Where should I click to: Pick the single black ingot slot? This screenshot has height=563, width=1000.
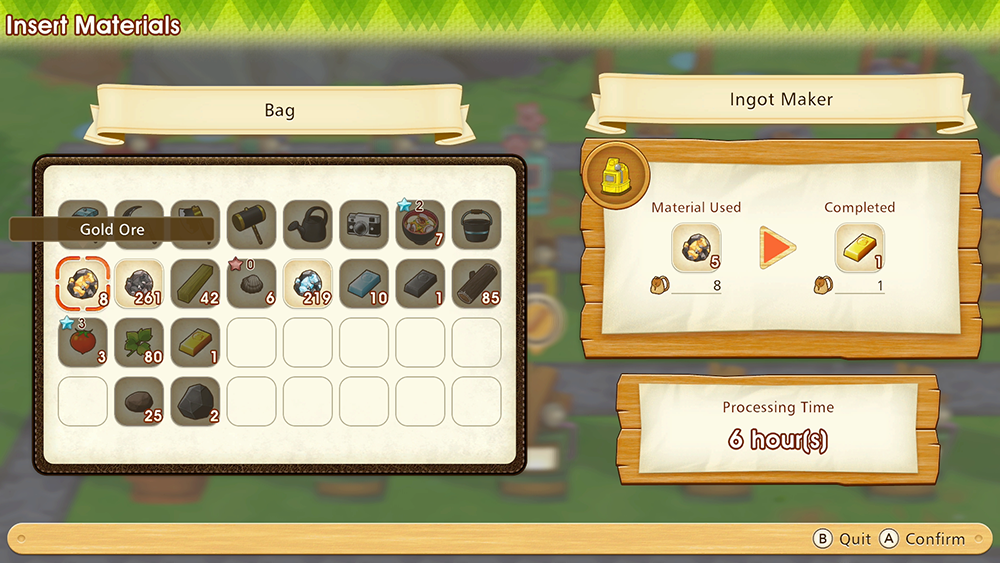tap(419, 284)
